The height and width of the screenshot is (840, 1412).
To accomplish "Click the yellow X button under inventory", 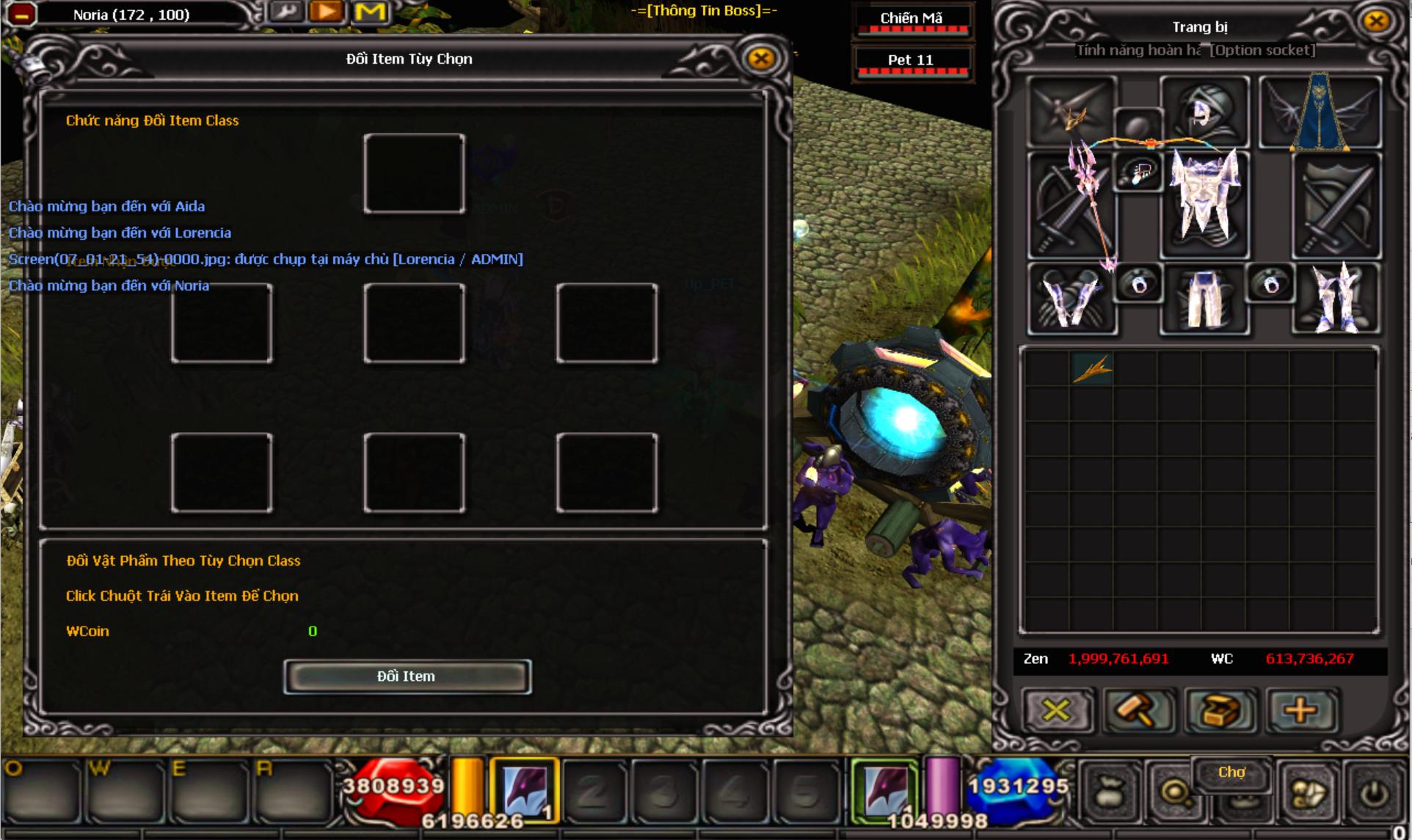I will point(1056,710).
